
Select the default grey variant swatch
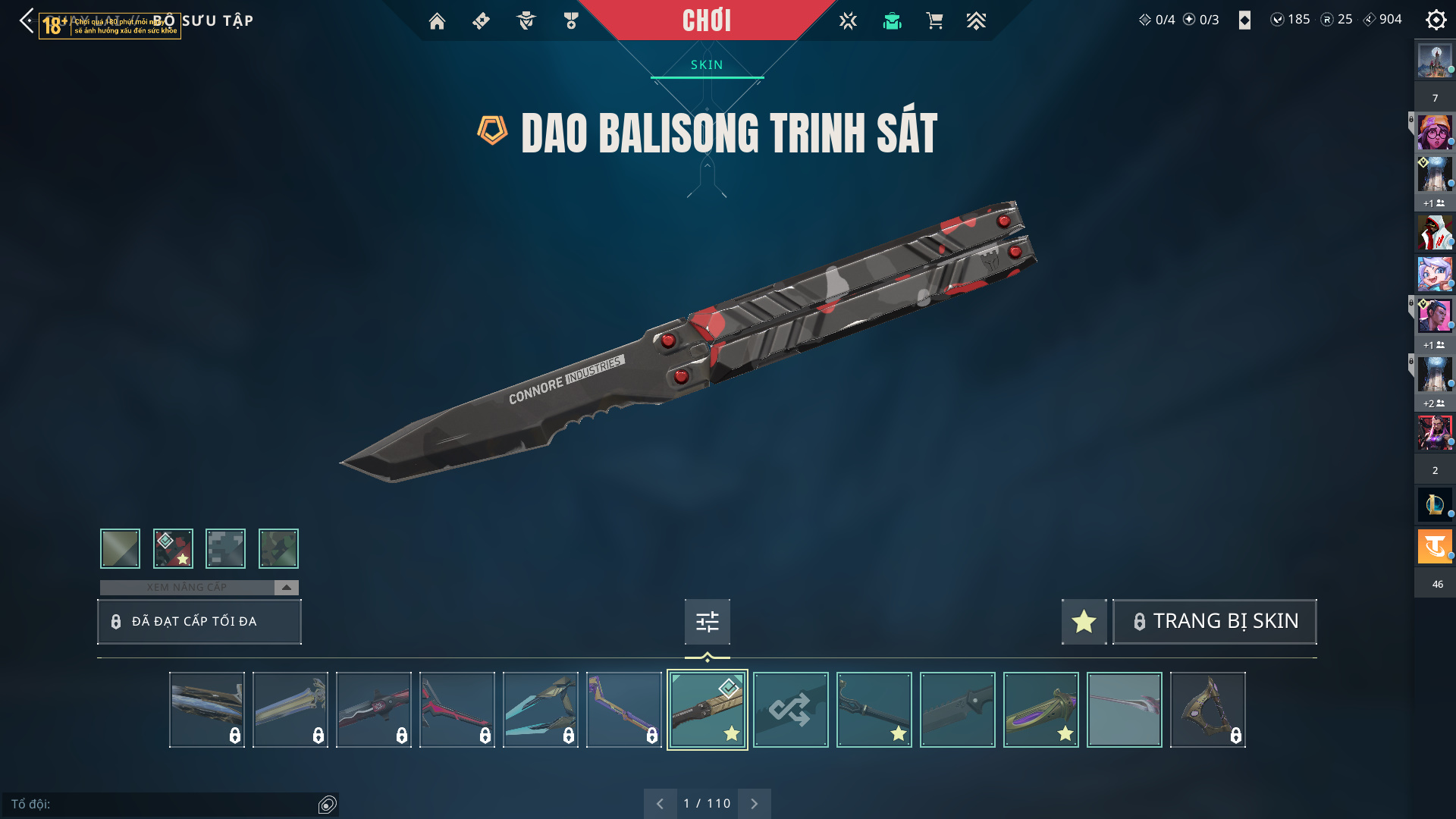[x=120, y=548]
